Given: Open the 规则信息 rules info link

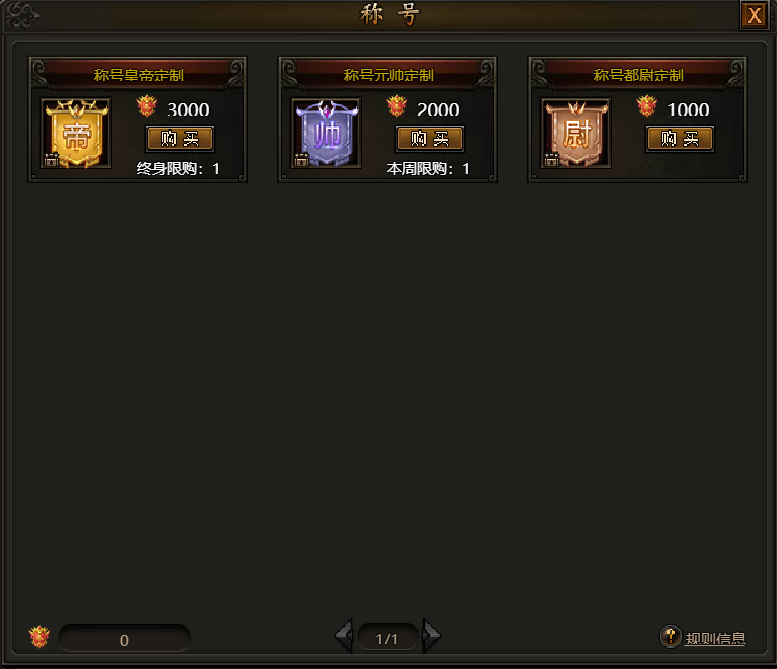Looking at the screenshot, I should pos(715,638).
